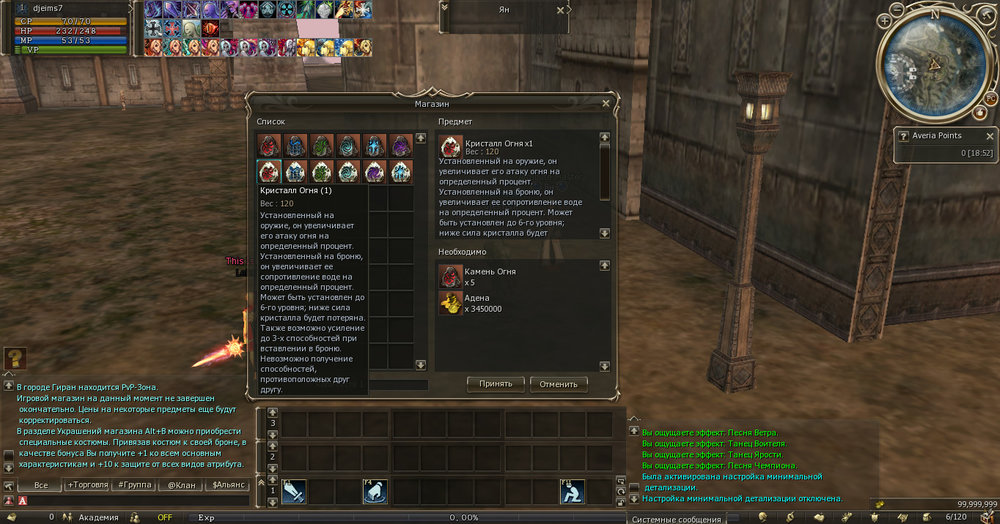1000x524 pixels.
Task: Switch to the #Группа chat tab
Action: (135, 485)
